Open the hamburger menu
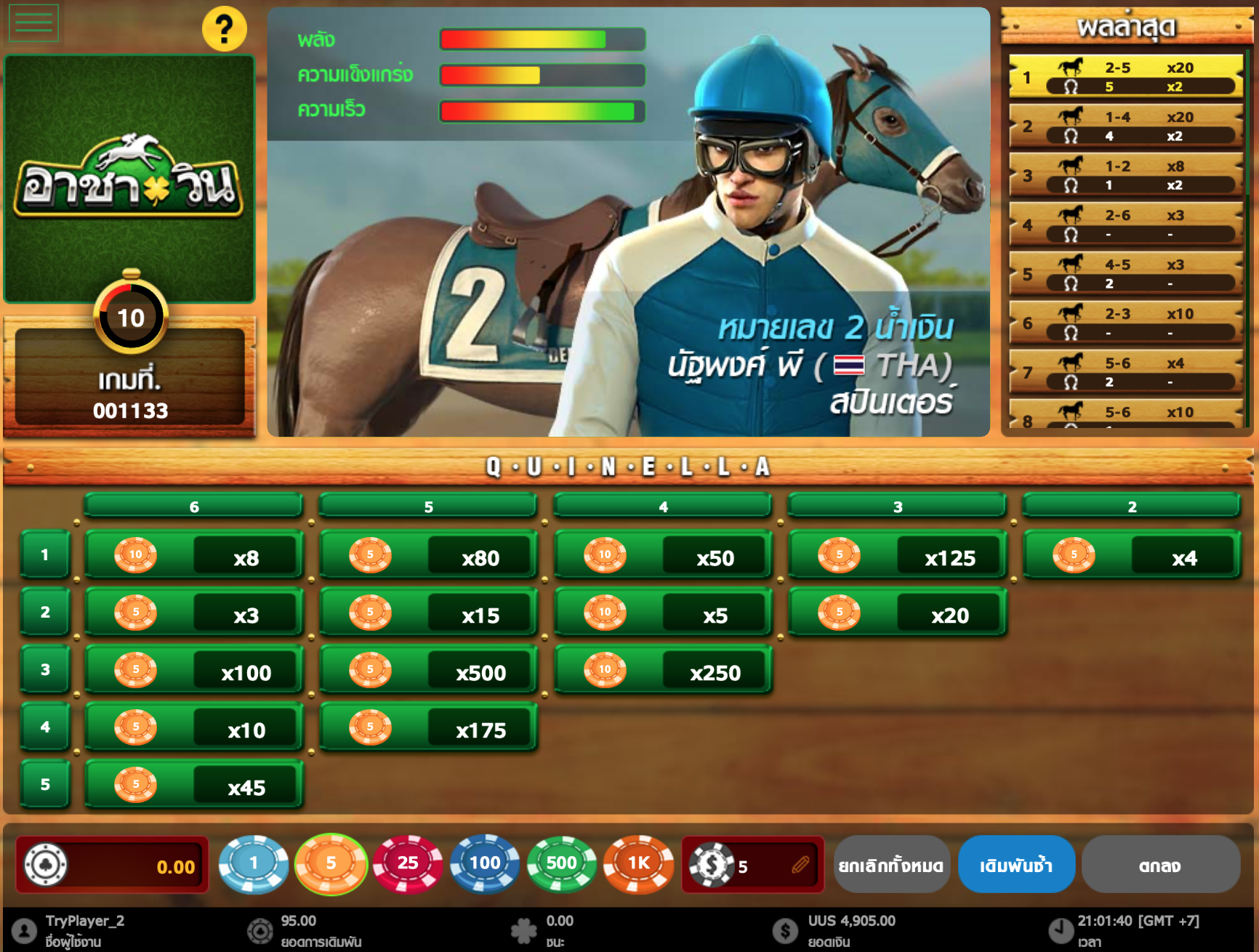 pos(33,22)
